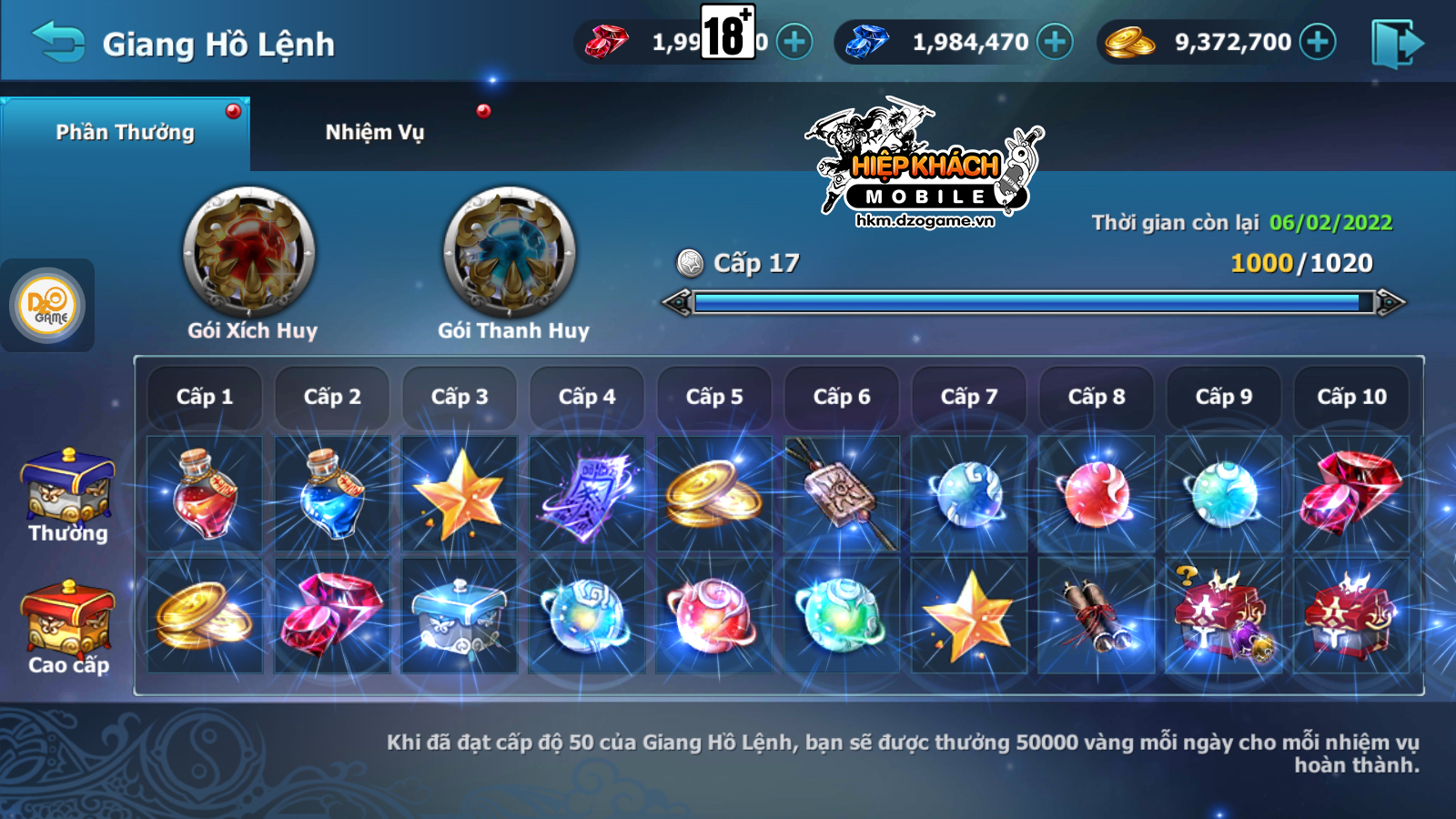The height and width of the screenshot is (819, 1456).
Task: Open the Gói Xích Huy package
Action: pos(250,253)
